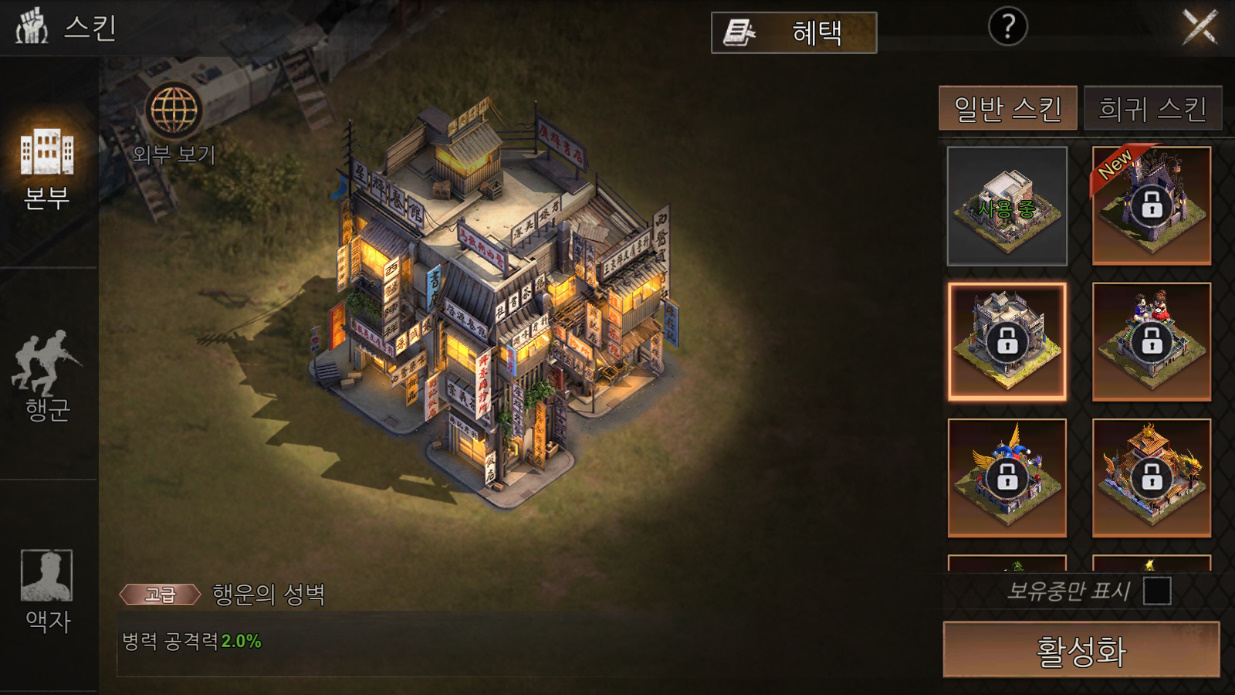Viewport: 1235px width, 695px height.
Task: Select the skin marked 사용 중
Action: [1007, 206]
